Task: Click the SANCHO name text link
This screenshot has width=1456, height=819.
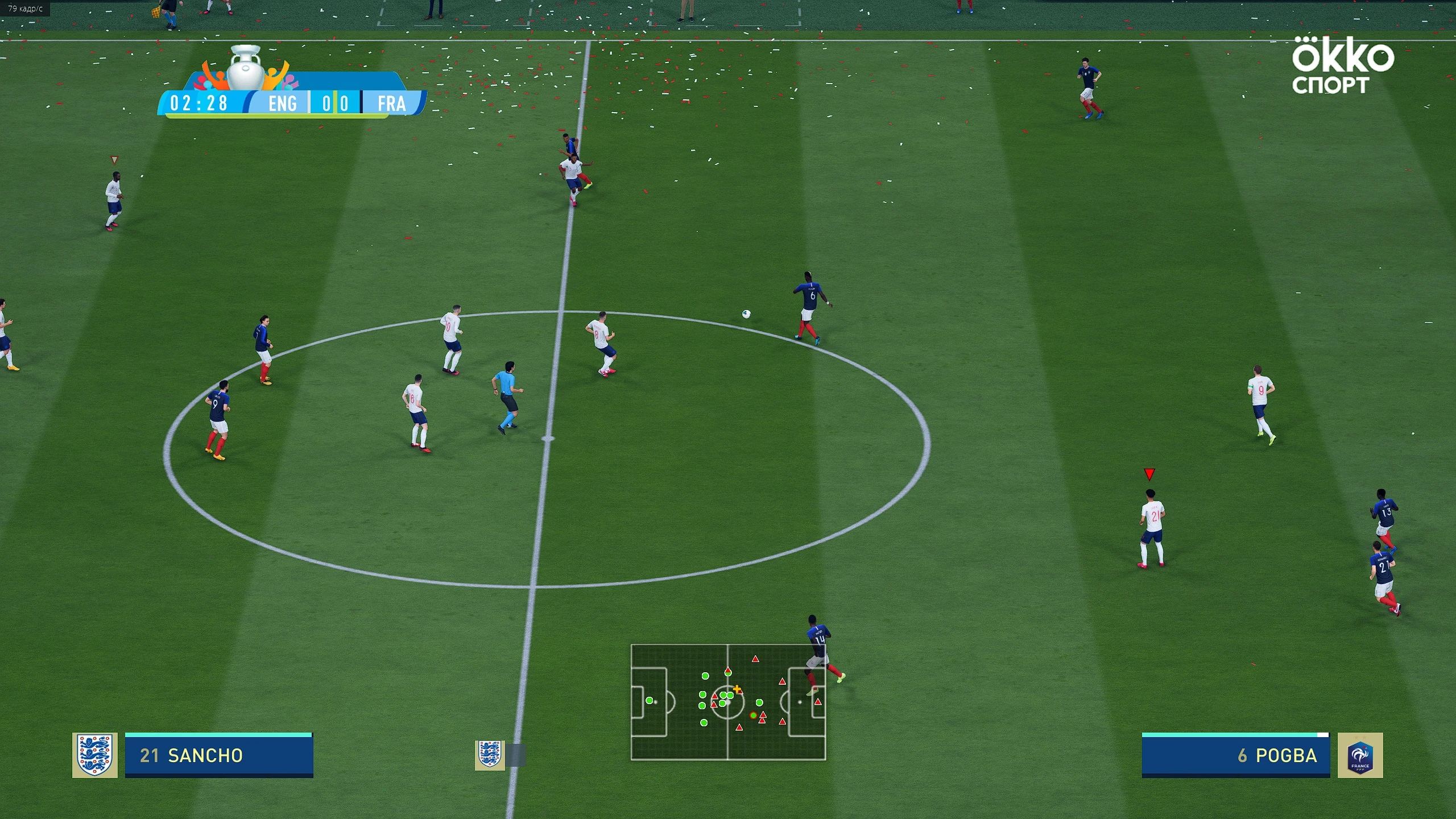Action: click(x=206, y=755)
